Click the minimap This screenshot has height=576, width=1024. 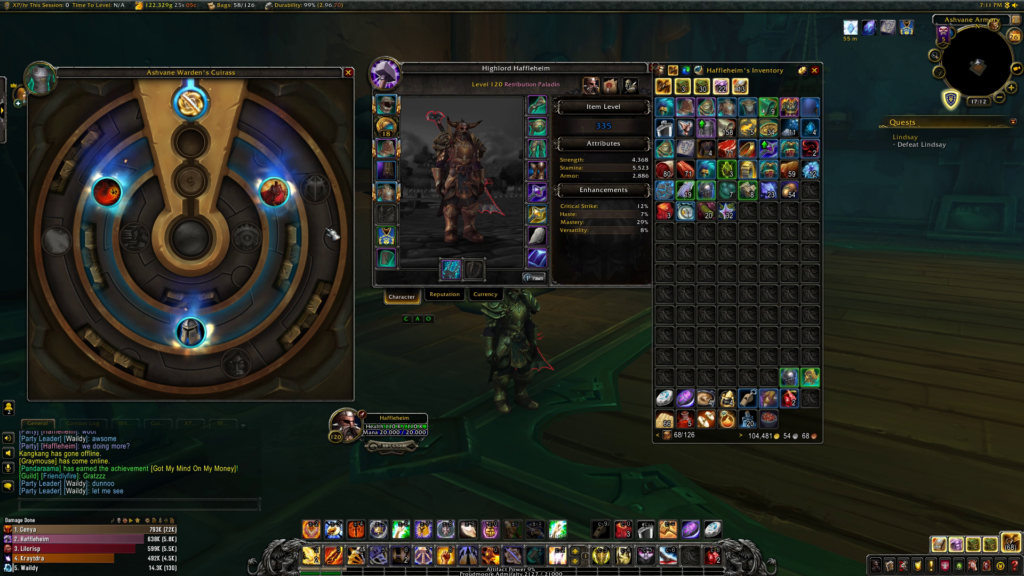pos(979,68)
